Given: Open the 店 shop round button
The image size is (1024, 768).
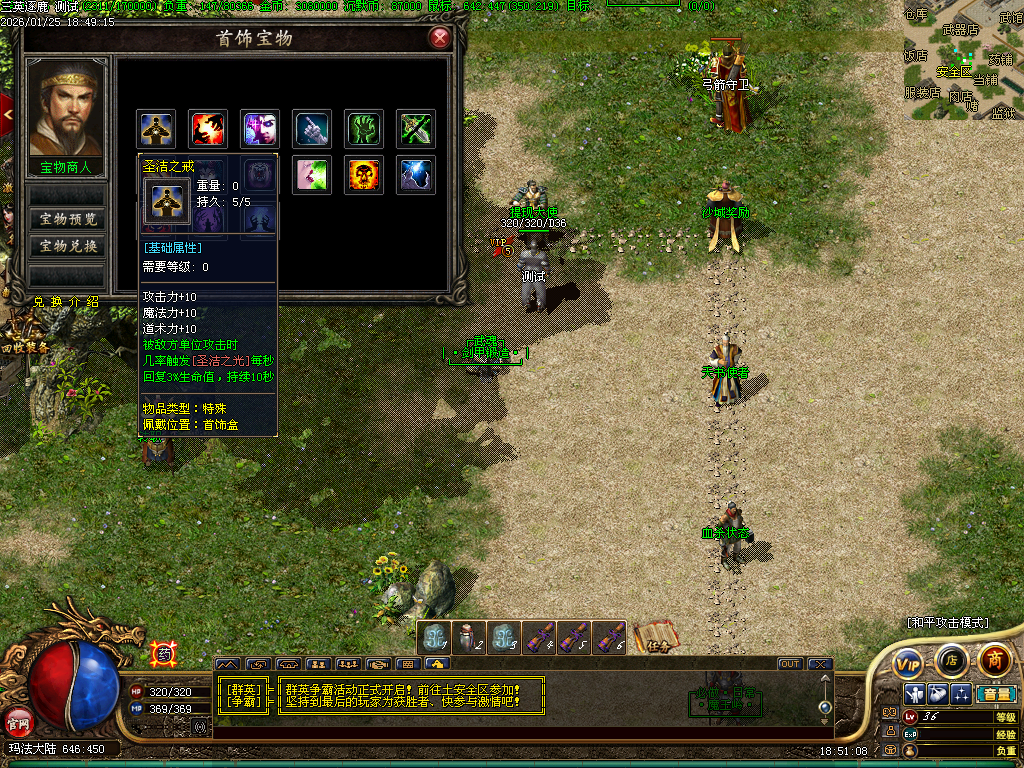Looking at the screenshot, I should click(951, 660).
